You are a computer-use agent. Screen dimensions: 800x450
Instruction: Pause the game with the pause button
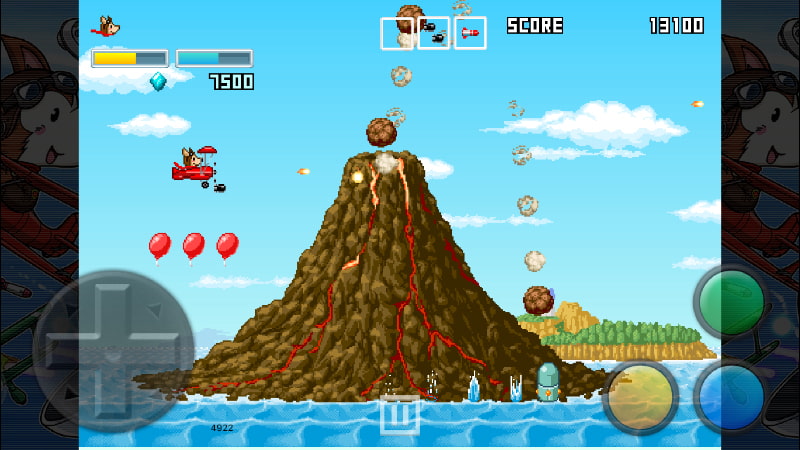(x=399, y=414)
